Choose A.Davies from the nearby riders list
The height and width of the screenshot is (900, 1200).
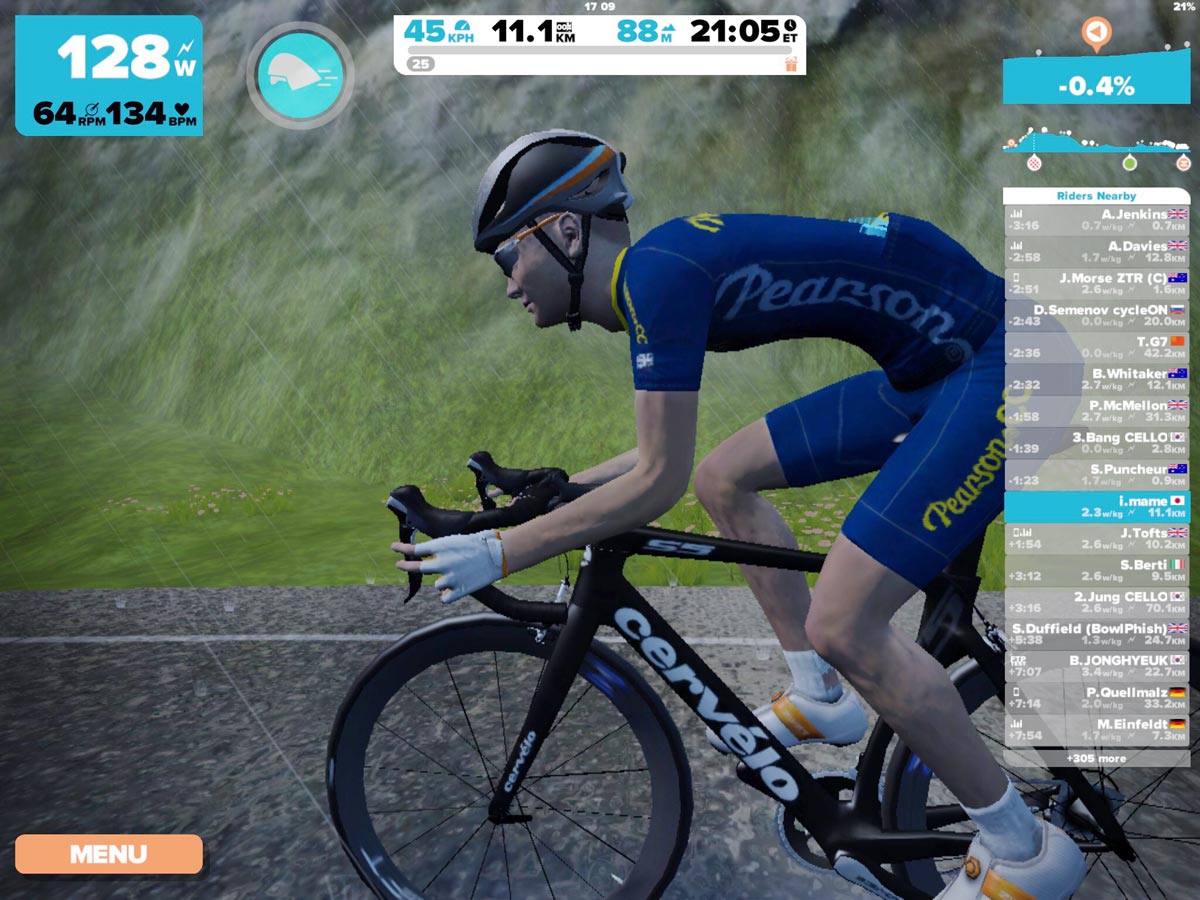tap(1096, 251)
